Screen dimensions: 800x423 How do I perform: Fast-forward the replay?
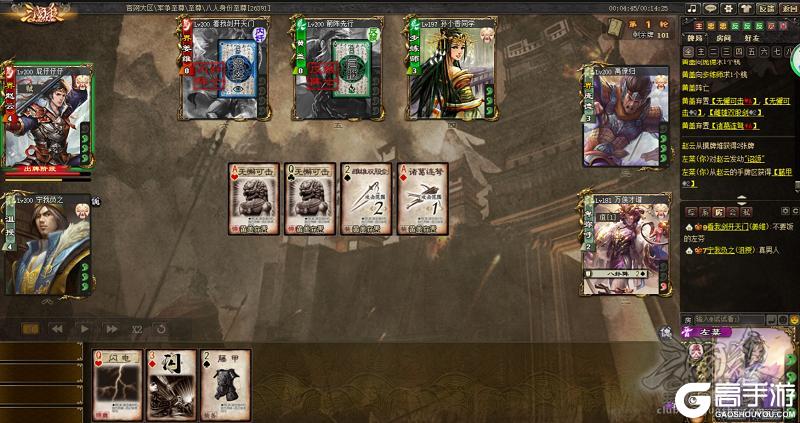(110, 328)
